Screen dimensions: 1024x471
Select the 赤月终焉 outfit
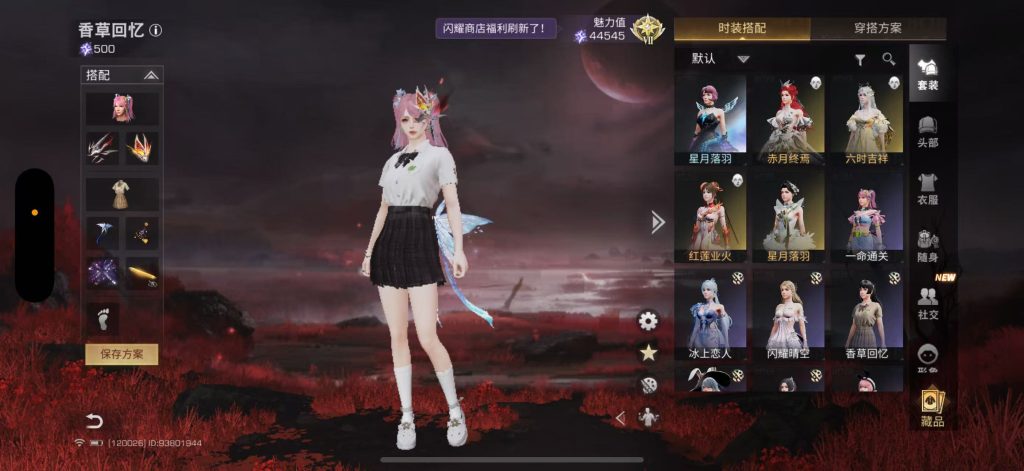point(789,120)
